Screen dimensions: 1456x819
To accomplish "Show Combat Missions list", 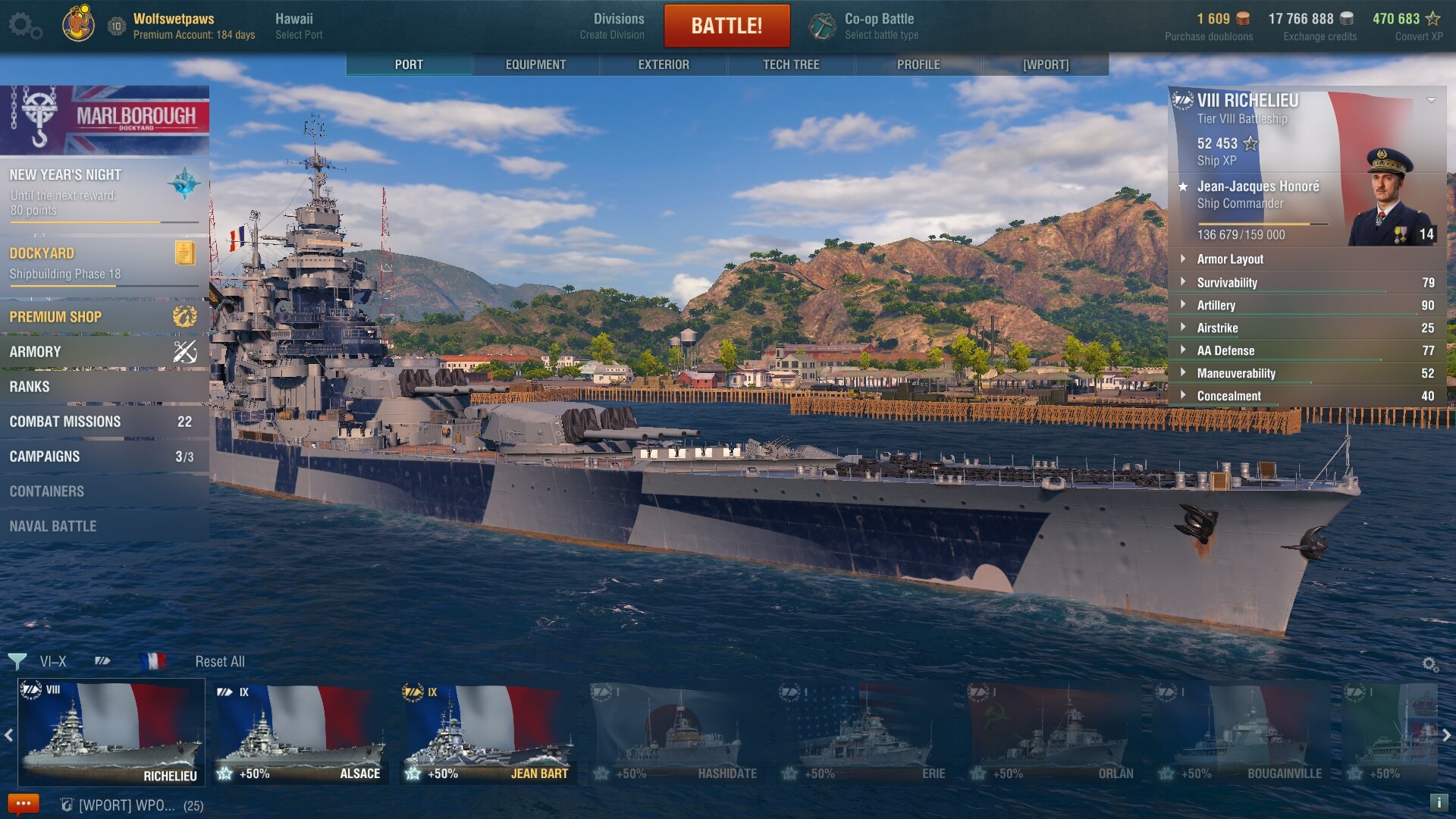I will (104, 422).
